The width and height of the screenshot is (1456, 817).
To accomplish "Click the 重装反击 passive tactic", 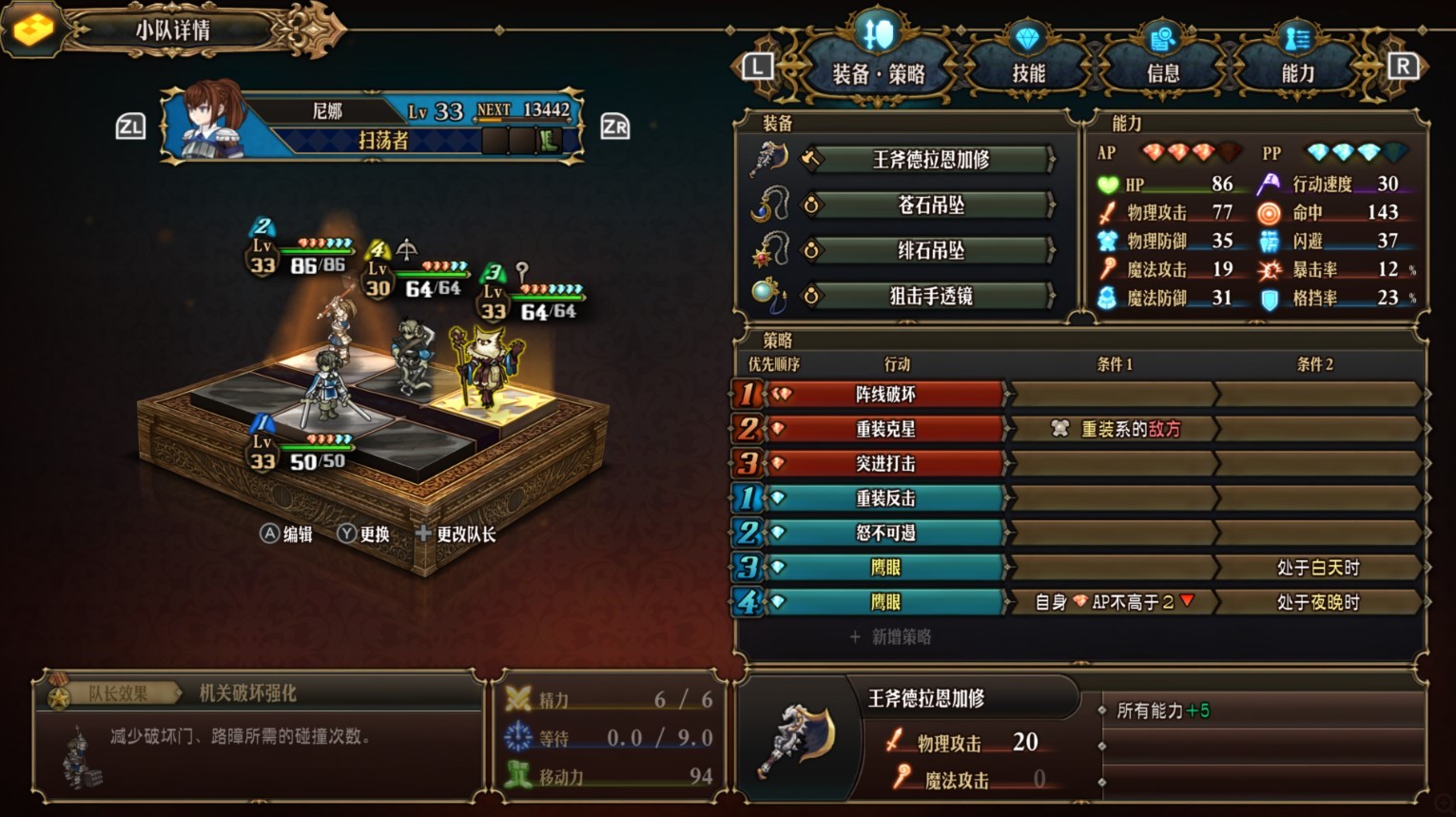I will [x=884, y=498].
